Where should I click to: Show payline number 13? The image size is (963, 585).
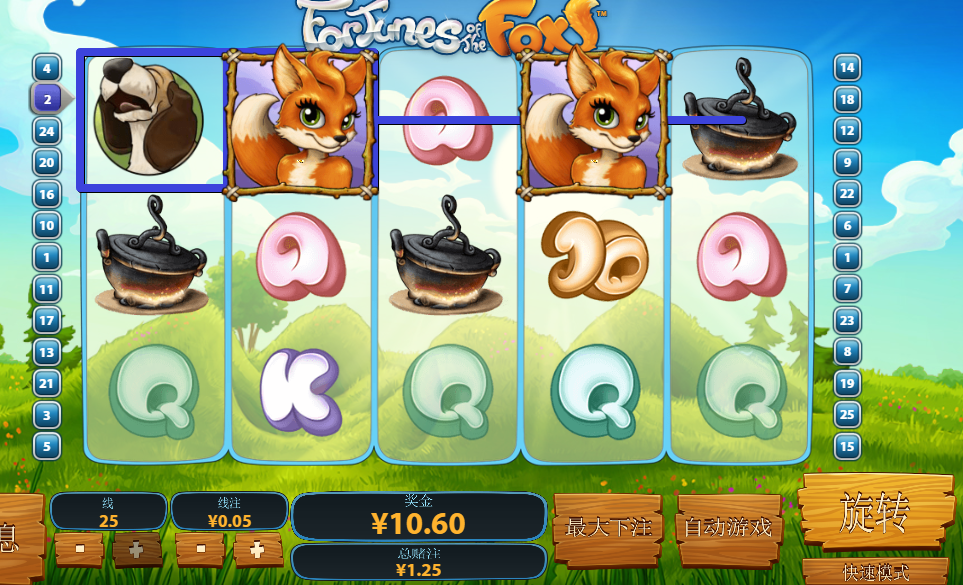(x=47, y=351)
